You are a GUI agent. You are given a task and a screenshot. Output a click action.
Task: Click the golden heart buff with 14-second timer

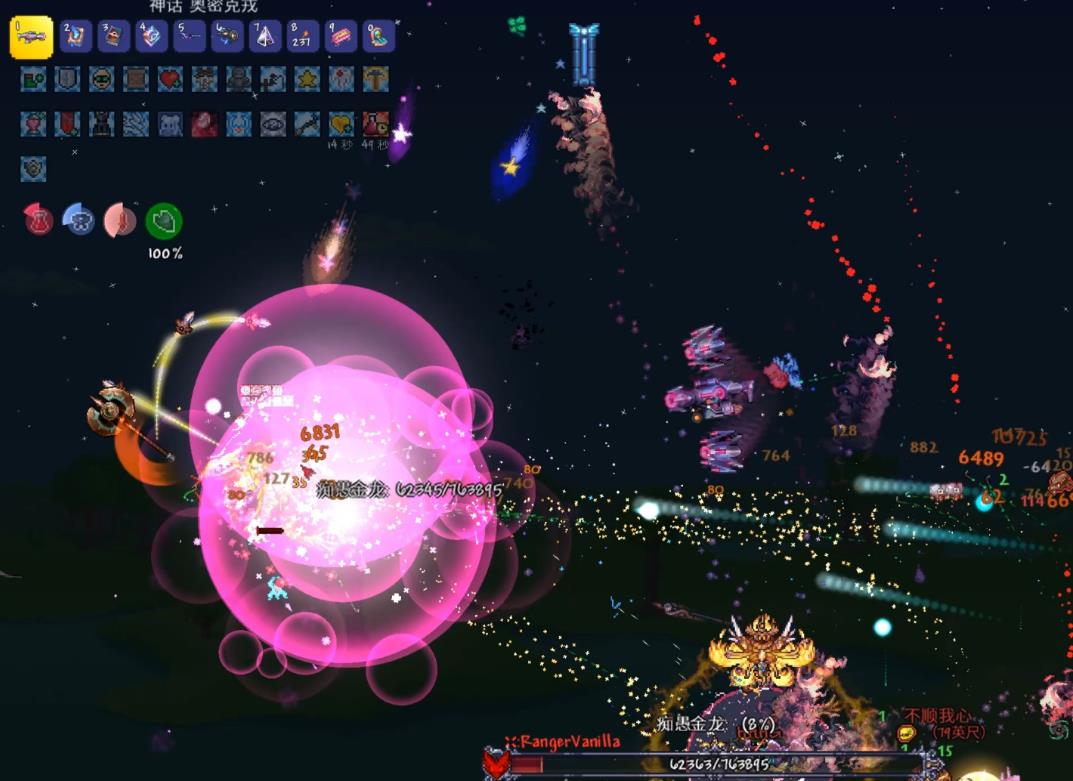pos(342,124)
